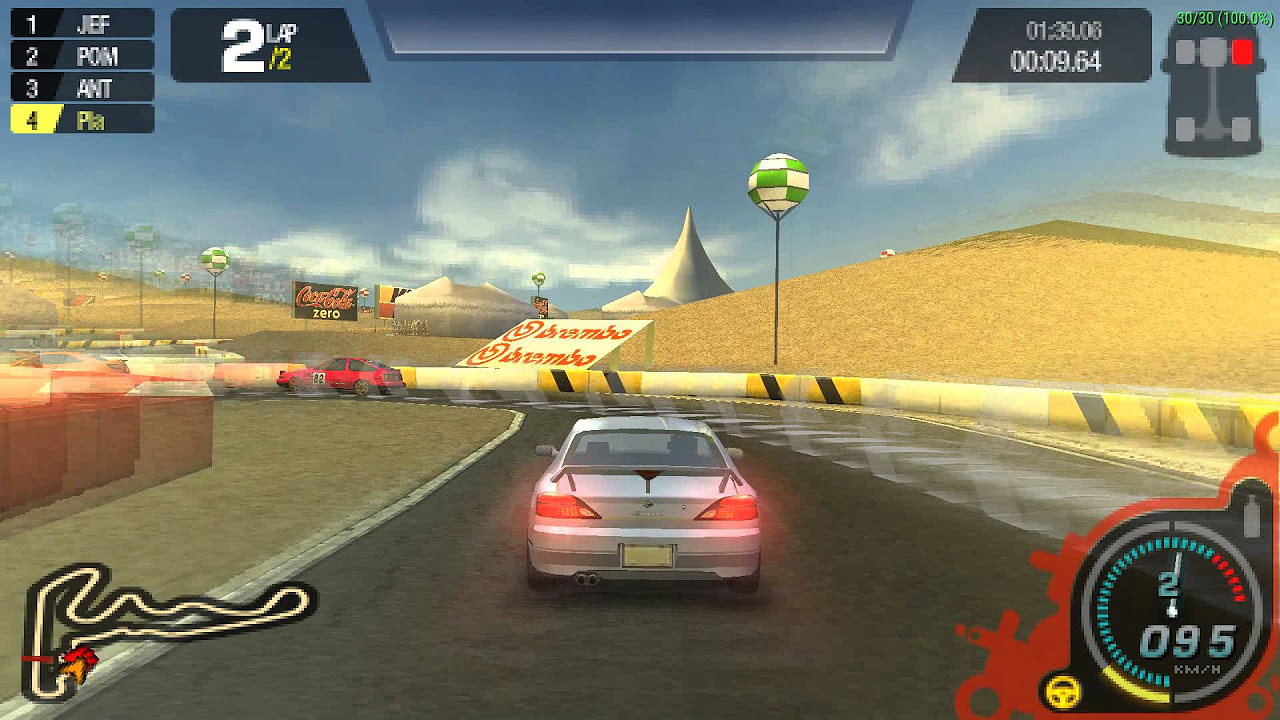Click the car damage diagram icon
Screen dimensions: 1280x720
pyautogui.click(x=1212, y=88)
